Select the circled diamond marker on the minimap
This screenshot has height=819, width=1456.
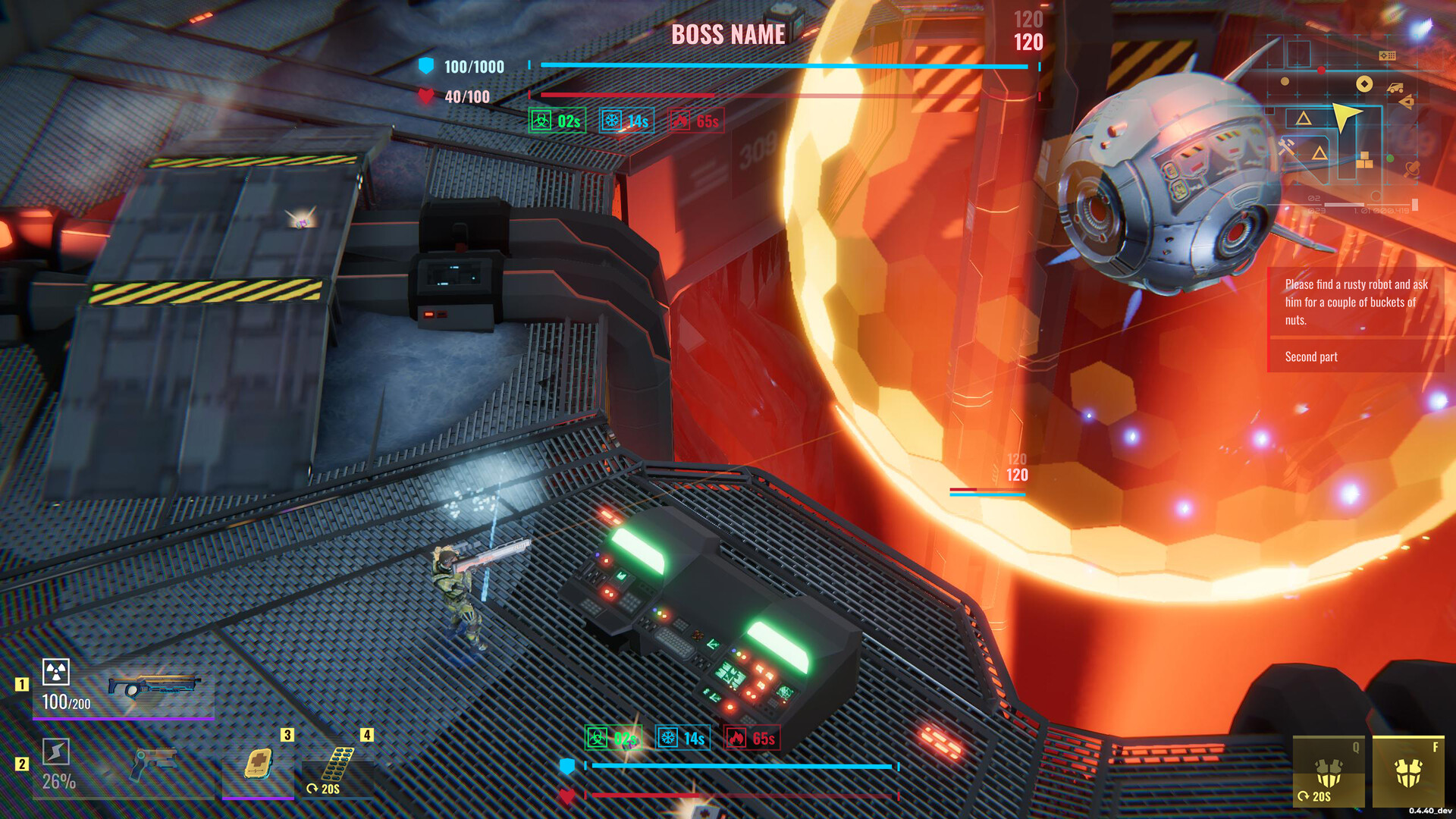pyautogui.click(x=1364, y=84)
